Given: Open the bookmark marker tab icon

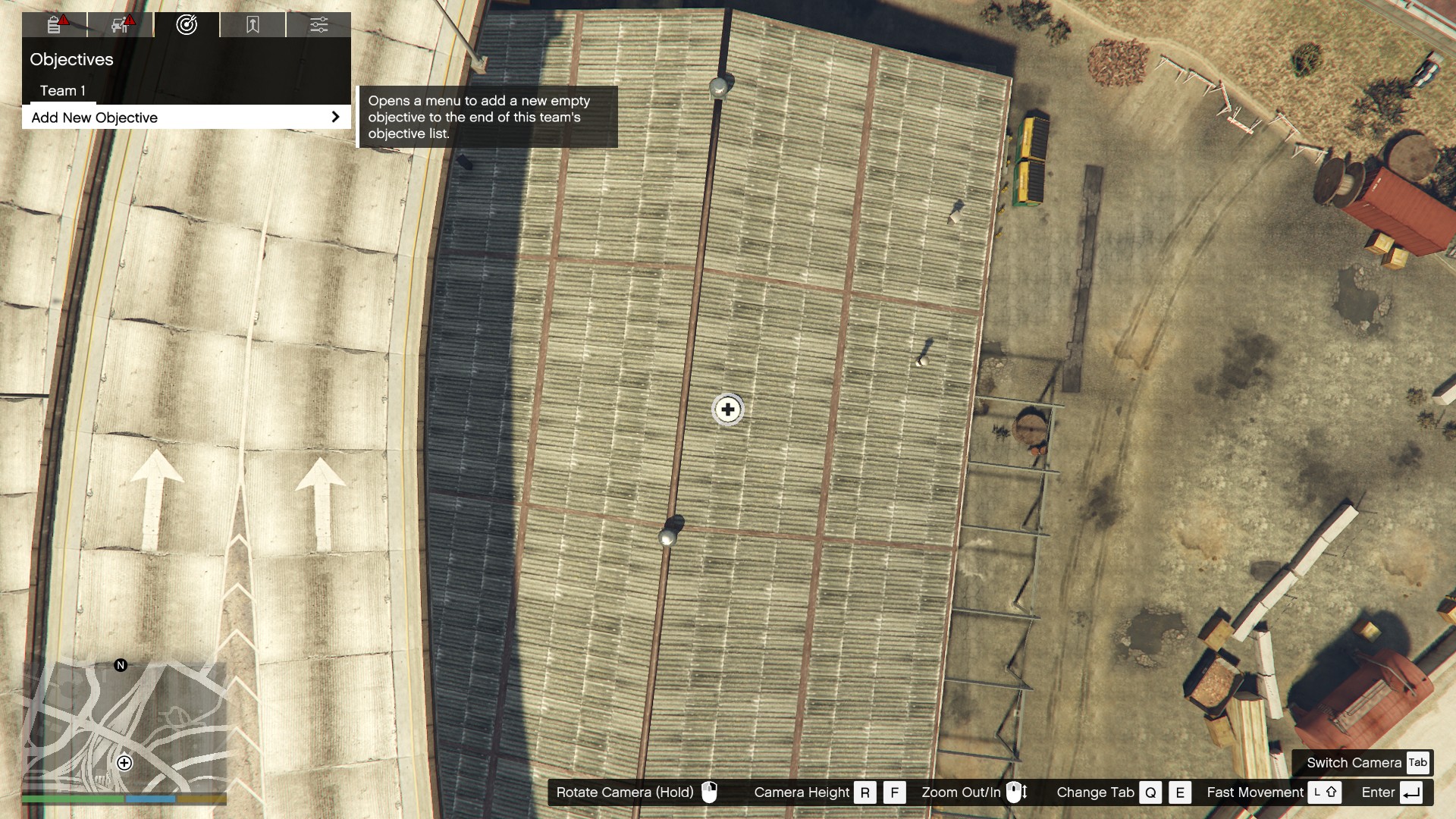Looking at the screenshot, I should pos(252,24).
